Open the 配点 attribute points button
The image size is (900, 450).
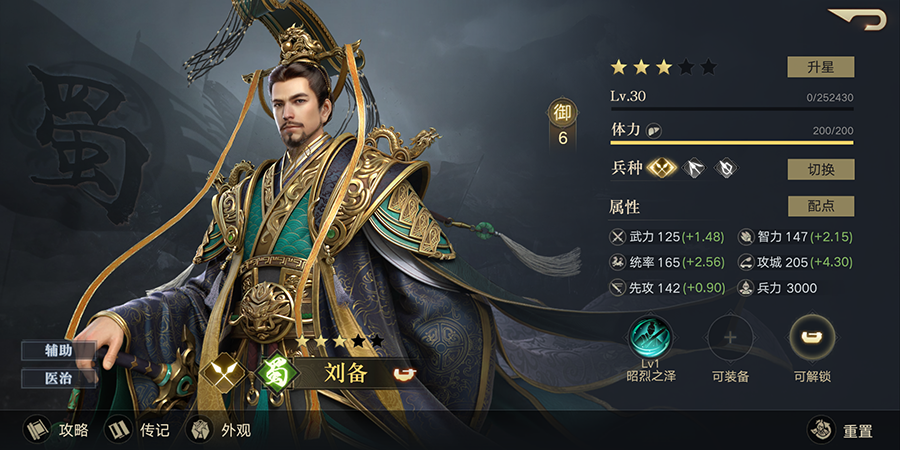coord(820,206)
